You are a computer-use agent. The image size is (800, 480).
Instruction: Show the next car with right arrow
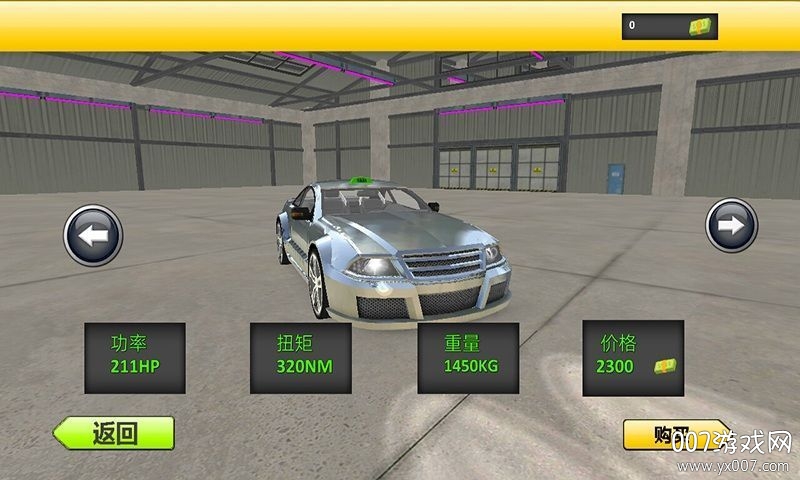[731, 226]
